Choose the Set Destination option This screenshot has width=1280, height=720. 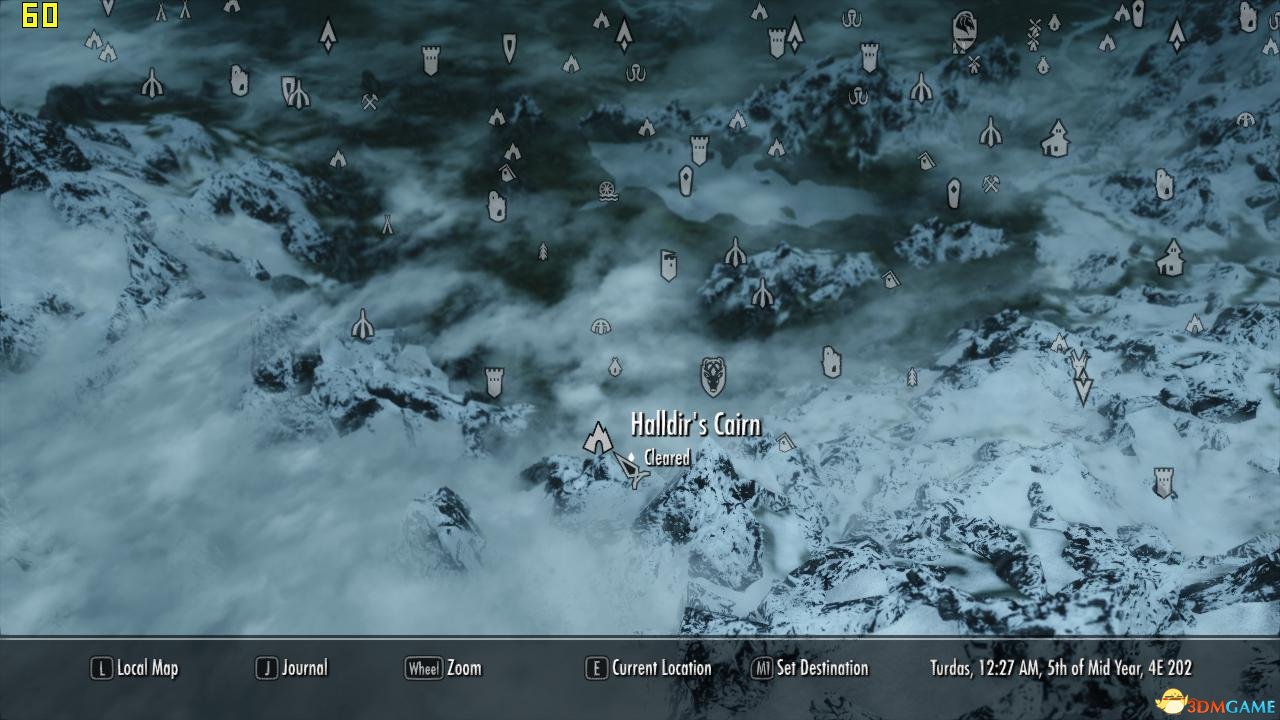[x=811, y=668]
